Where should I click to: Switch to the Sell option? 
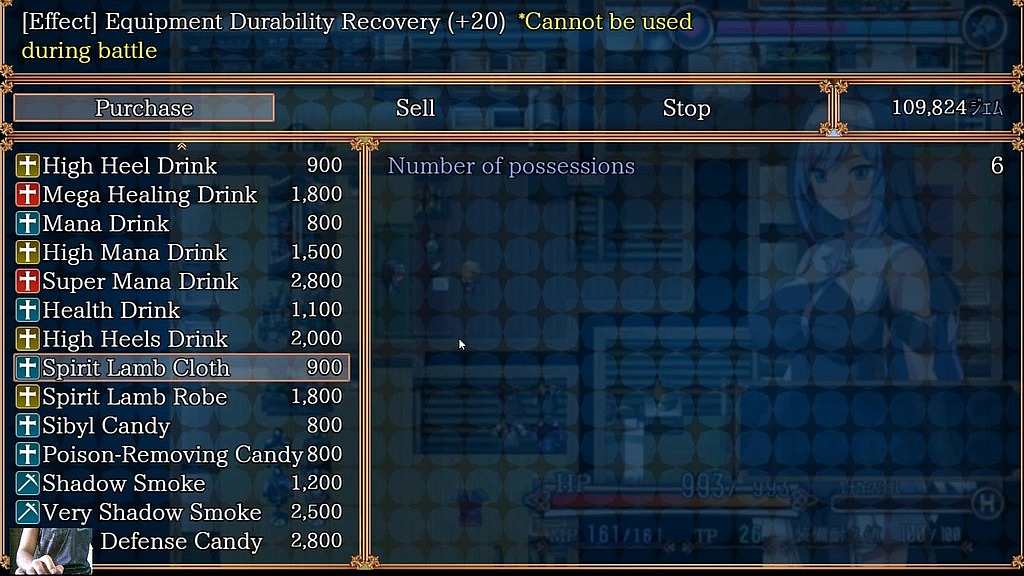[x=415, y=108]
